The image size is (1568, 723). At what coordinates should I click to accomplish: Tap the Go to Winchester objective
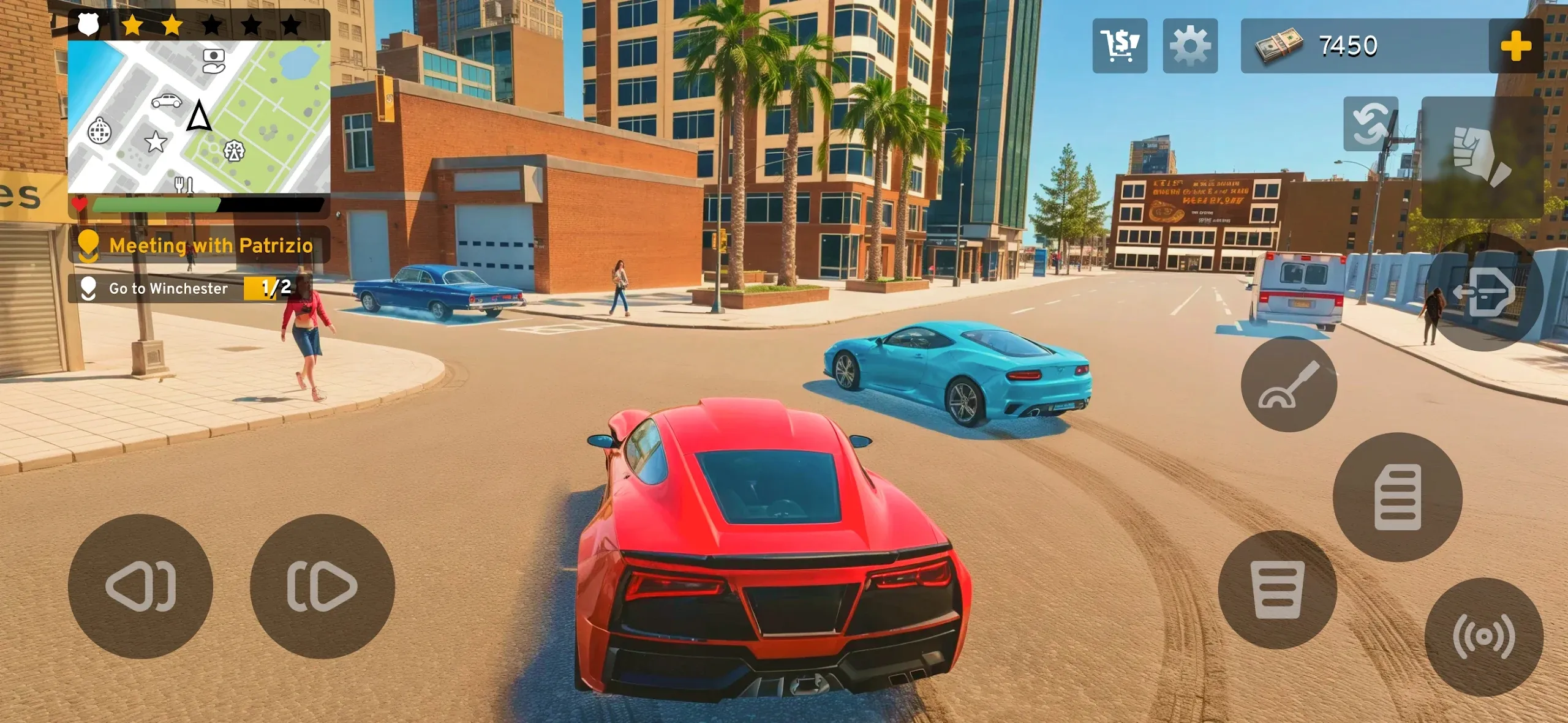click(168, 288)
